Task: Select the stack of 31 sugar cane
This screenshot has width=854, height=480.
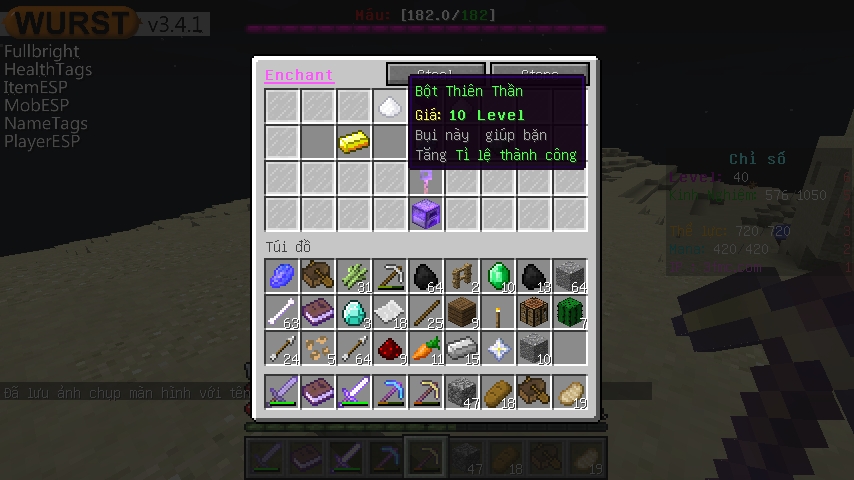Action: 354,276
